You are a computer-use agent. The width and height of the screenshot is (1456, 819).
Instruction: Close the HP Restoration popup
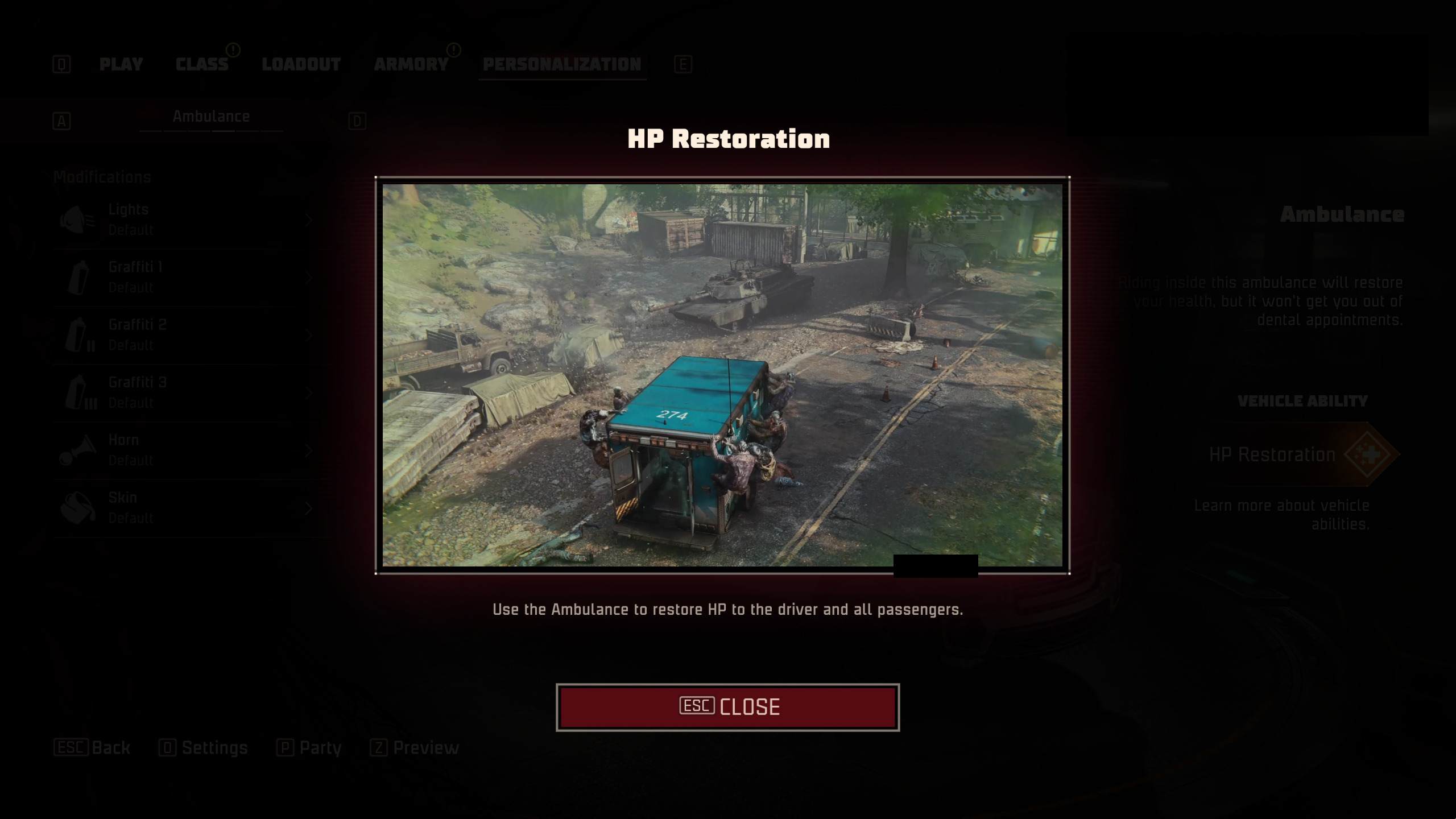727,707
